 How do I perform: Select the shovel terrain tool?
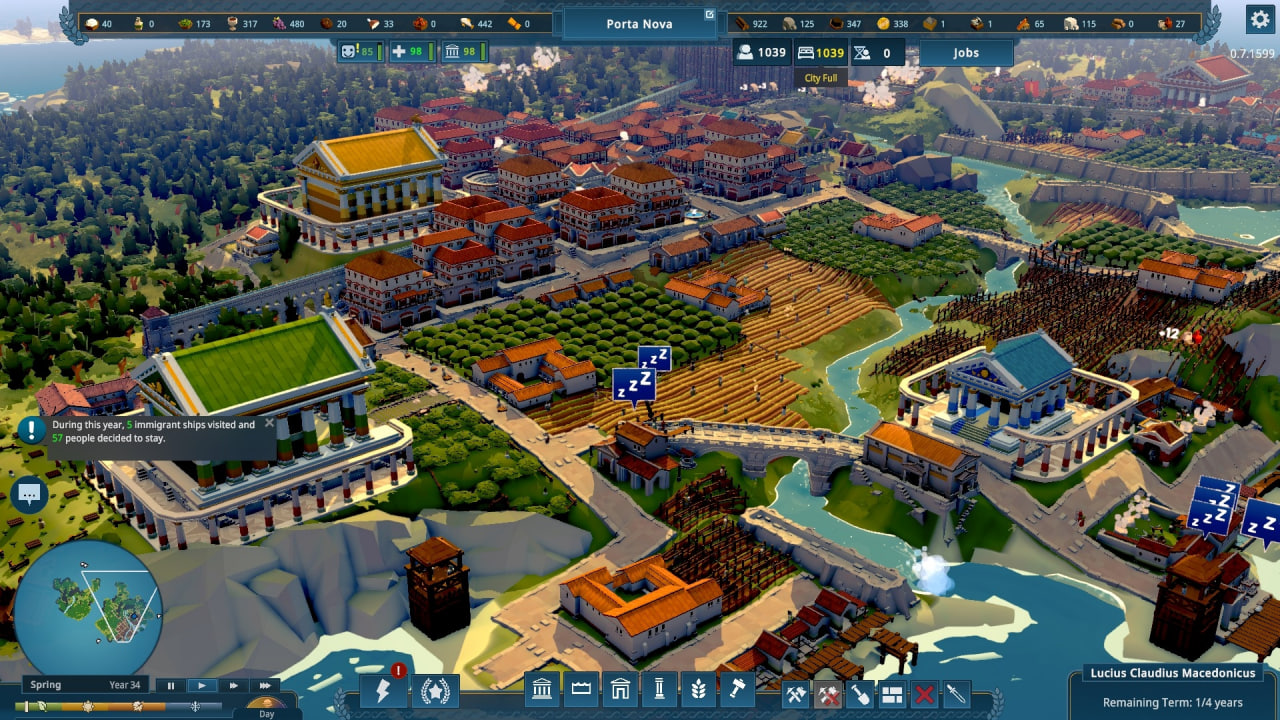tap(860, 693)
